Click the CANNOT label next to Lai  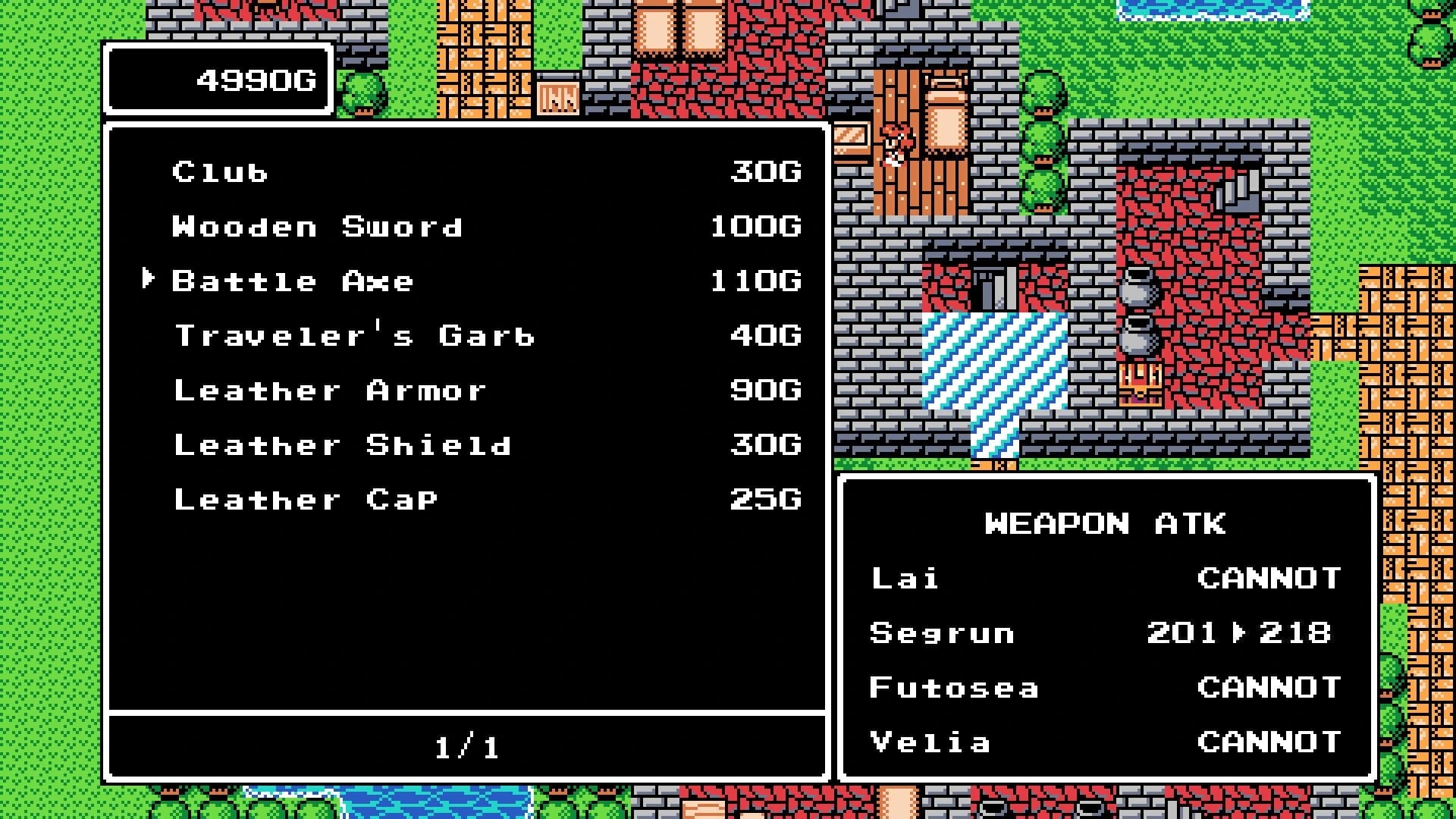click(1268, 578)
